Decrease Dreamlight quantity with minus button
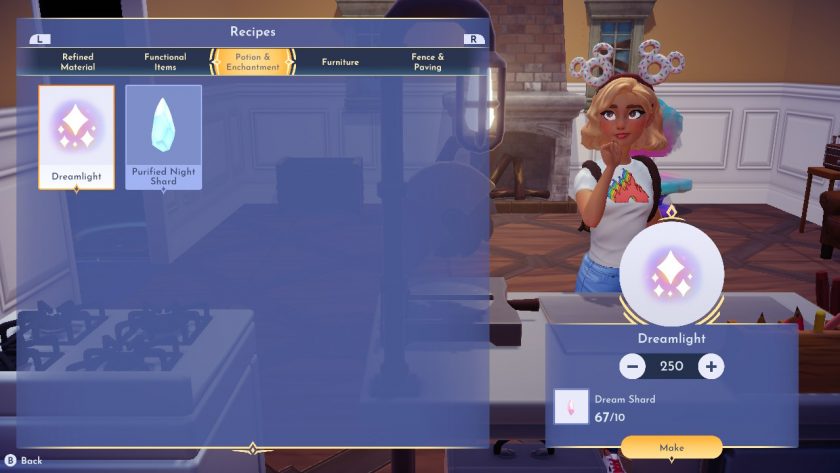 coord(632,366)
